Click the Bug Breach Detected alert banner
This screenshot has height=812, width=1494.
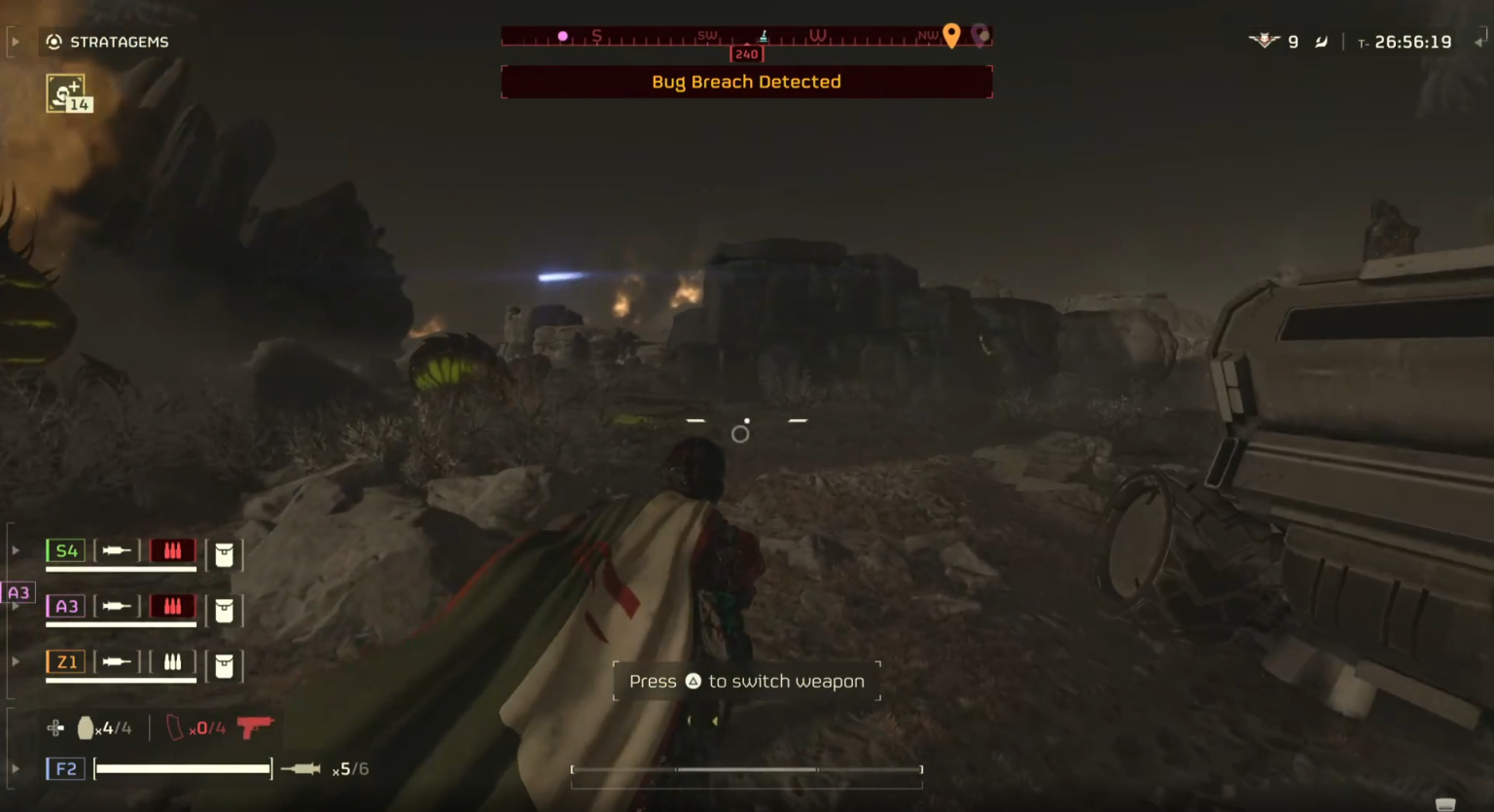[746, 82]
